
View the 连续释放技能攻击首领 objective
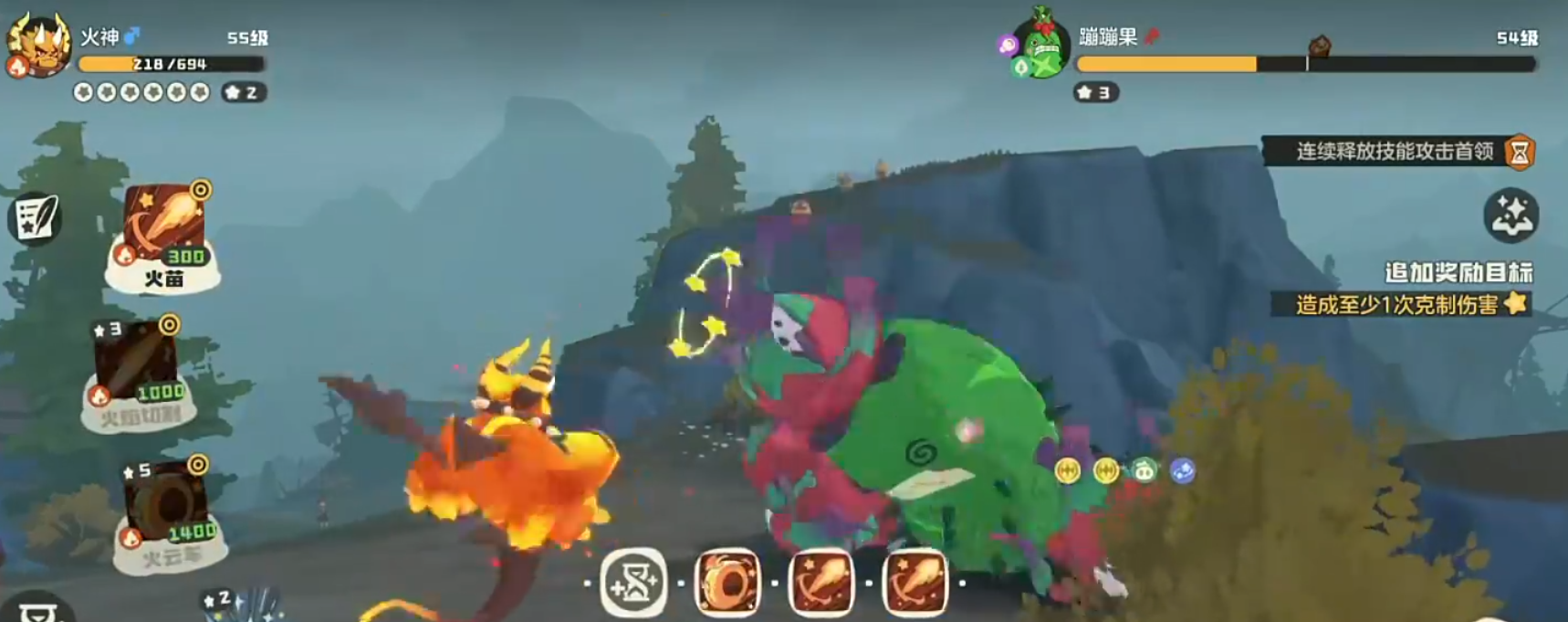1395,151
